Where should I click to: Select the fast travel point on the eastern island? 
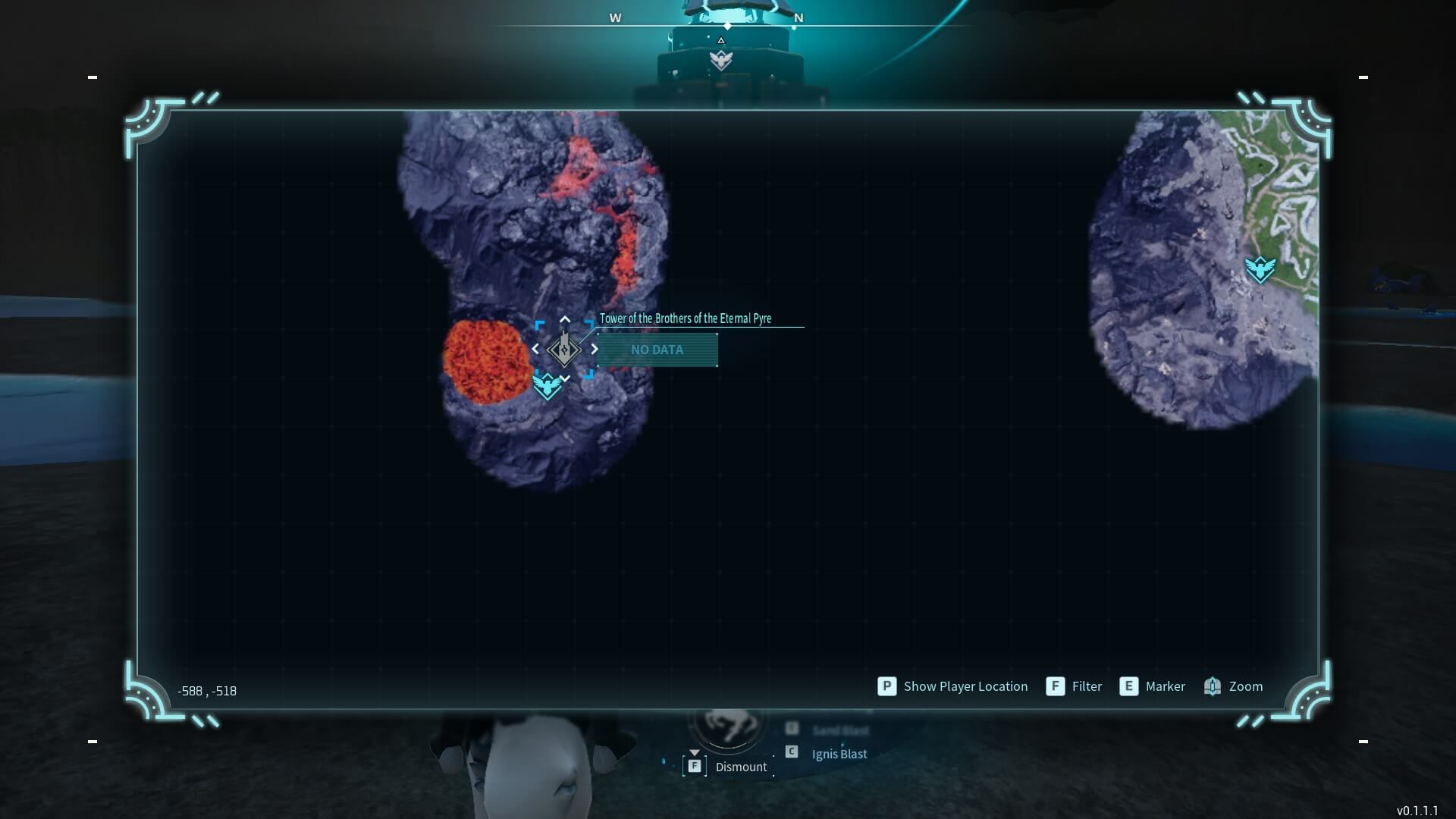click(x=1259, y=268)
